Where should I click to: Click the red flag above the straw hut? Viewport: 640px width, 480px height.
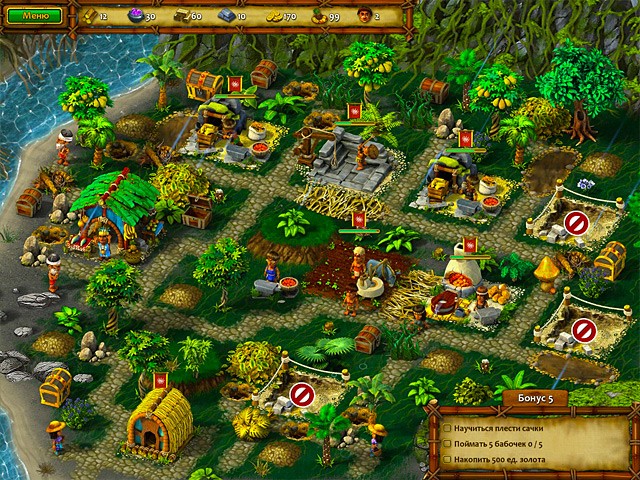click(158, 379)
